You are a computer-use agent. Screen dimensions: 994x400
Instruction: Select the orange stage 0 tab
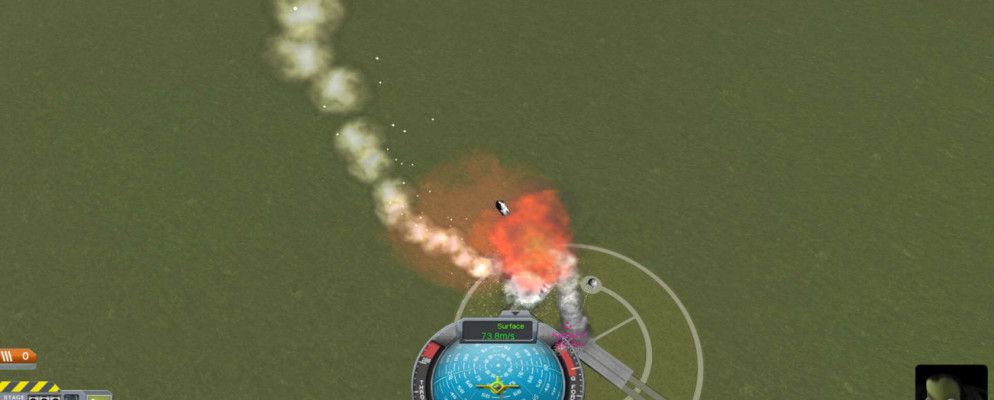pyautogui.click(x=17, y=356)
